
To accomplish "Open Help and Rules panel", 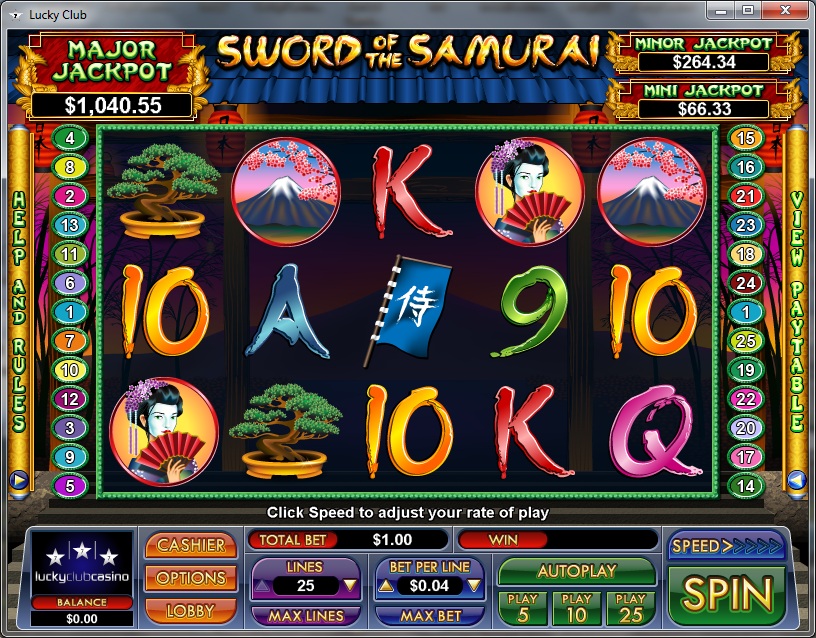I will pos(18,311).
